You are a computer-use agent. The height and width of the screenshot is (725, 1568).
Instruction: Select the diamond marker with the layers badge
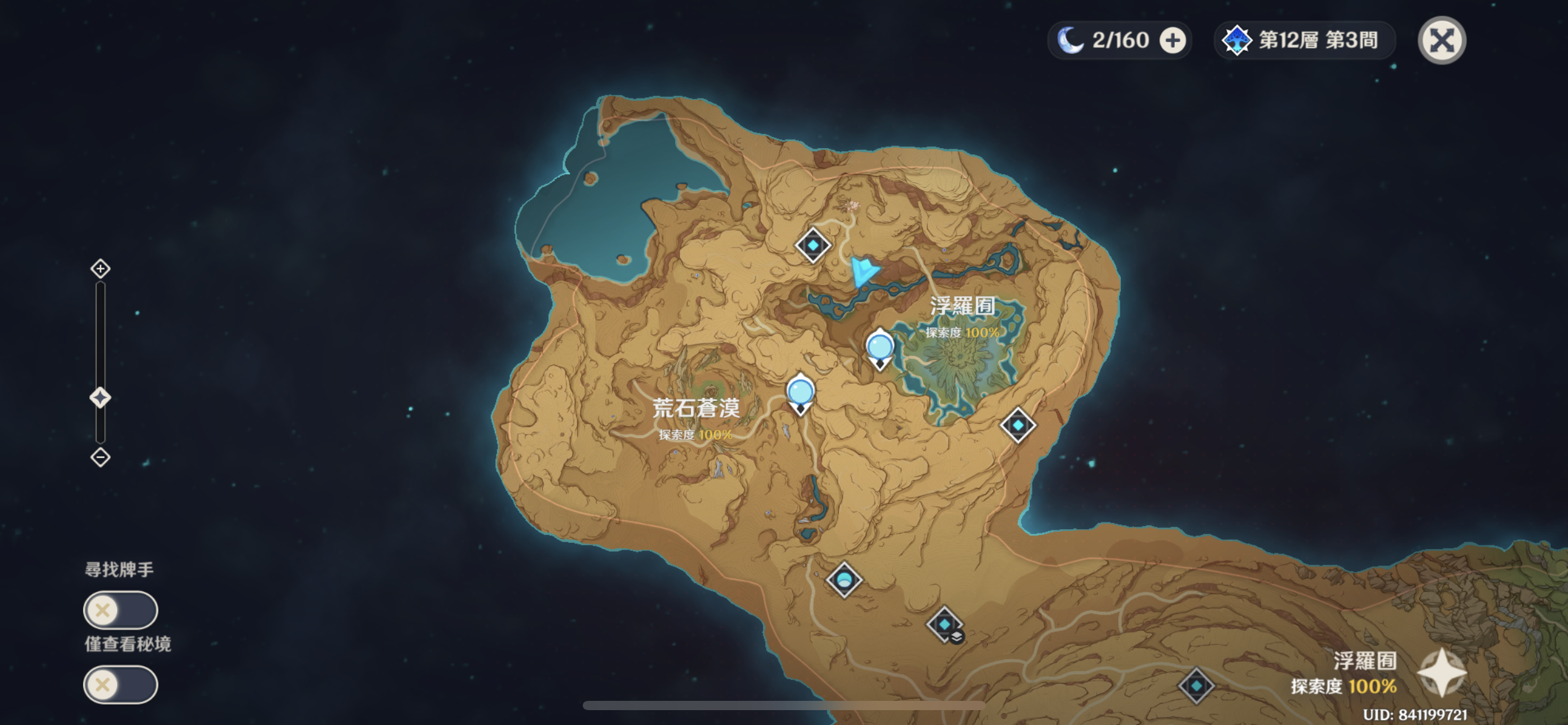[x=944, y=625]
